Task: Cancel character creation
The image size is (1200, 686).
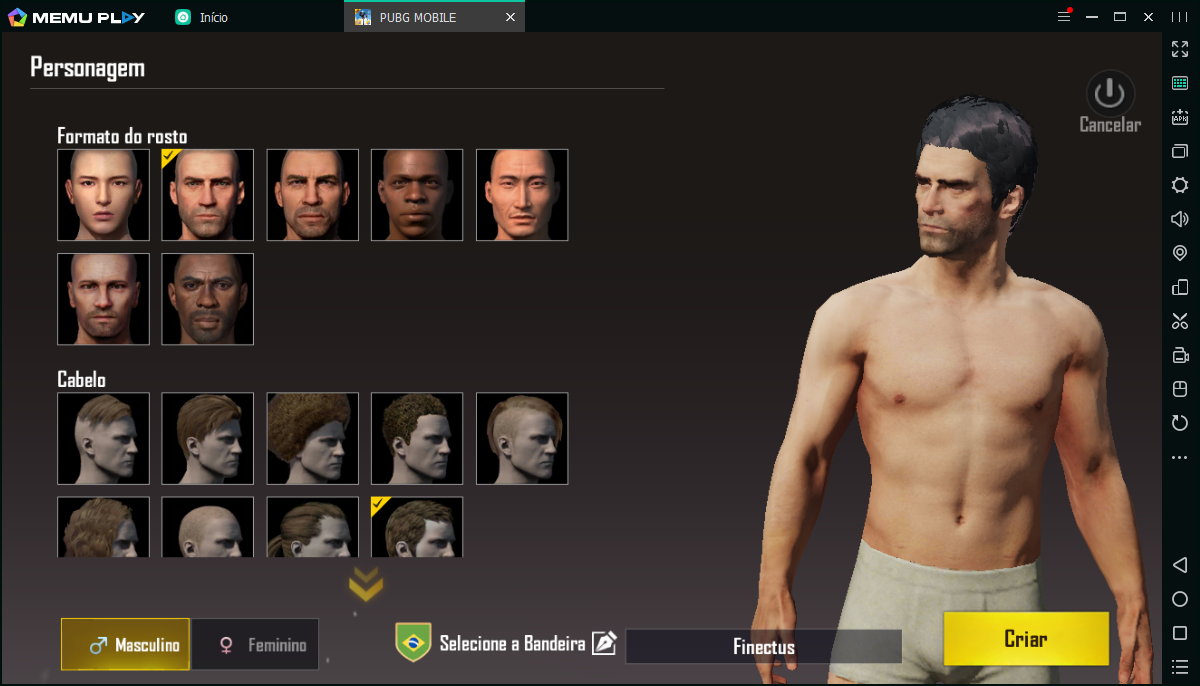Action: tap(1110, 102)
